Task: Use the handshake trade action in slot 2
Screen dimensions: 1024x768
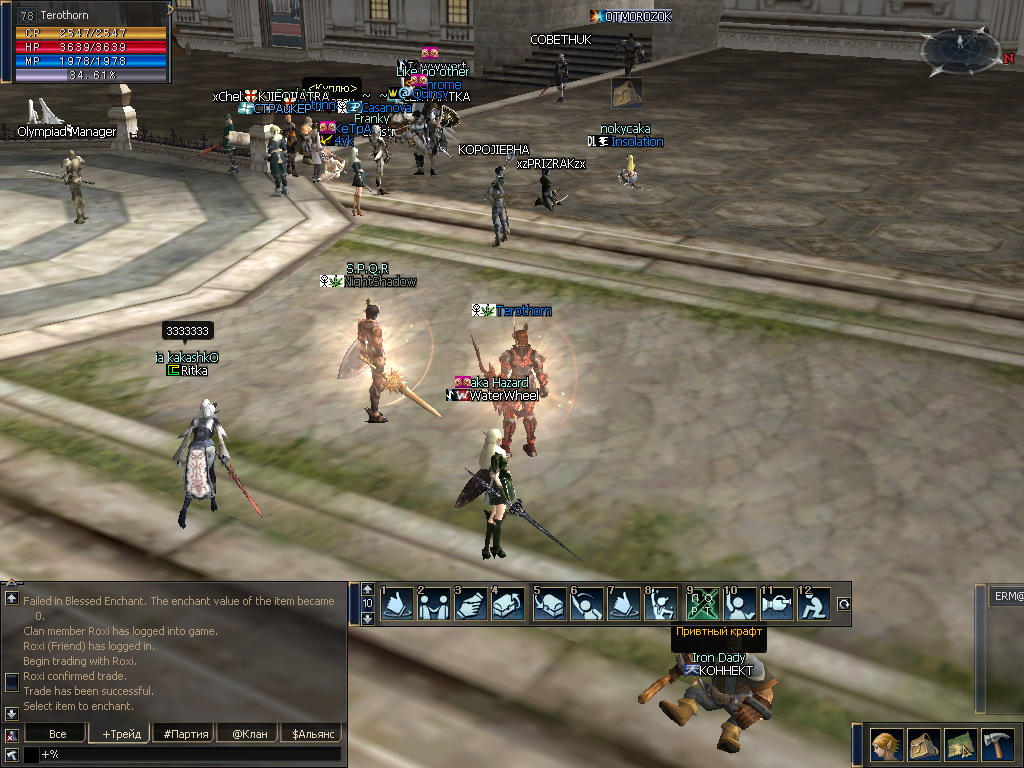Action: (x=434, y=604)
